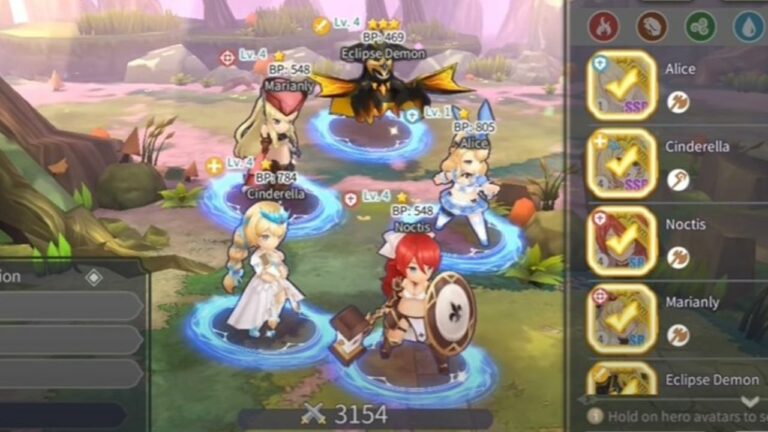Screen dimensions: 768x432
Task: Click the diamond icon on the formation panel
Action: tap(93, 277)
